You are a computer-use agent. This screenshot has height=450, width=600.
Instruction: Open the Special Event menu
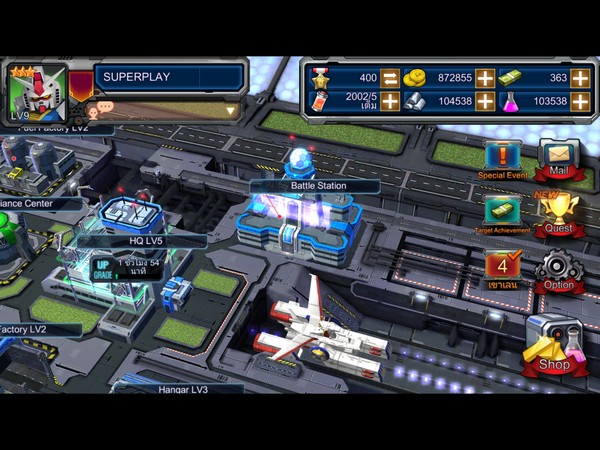502,158
